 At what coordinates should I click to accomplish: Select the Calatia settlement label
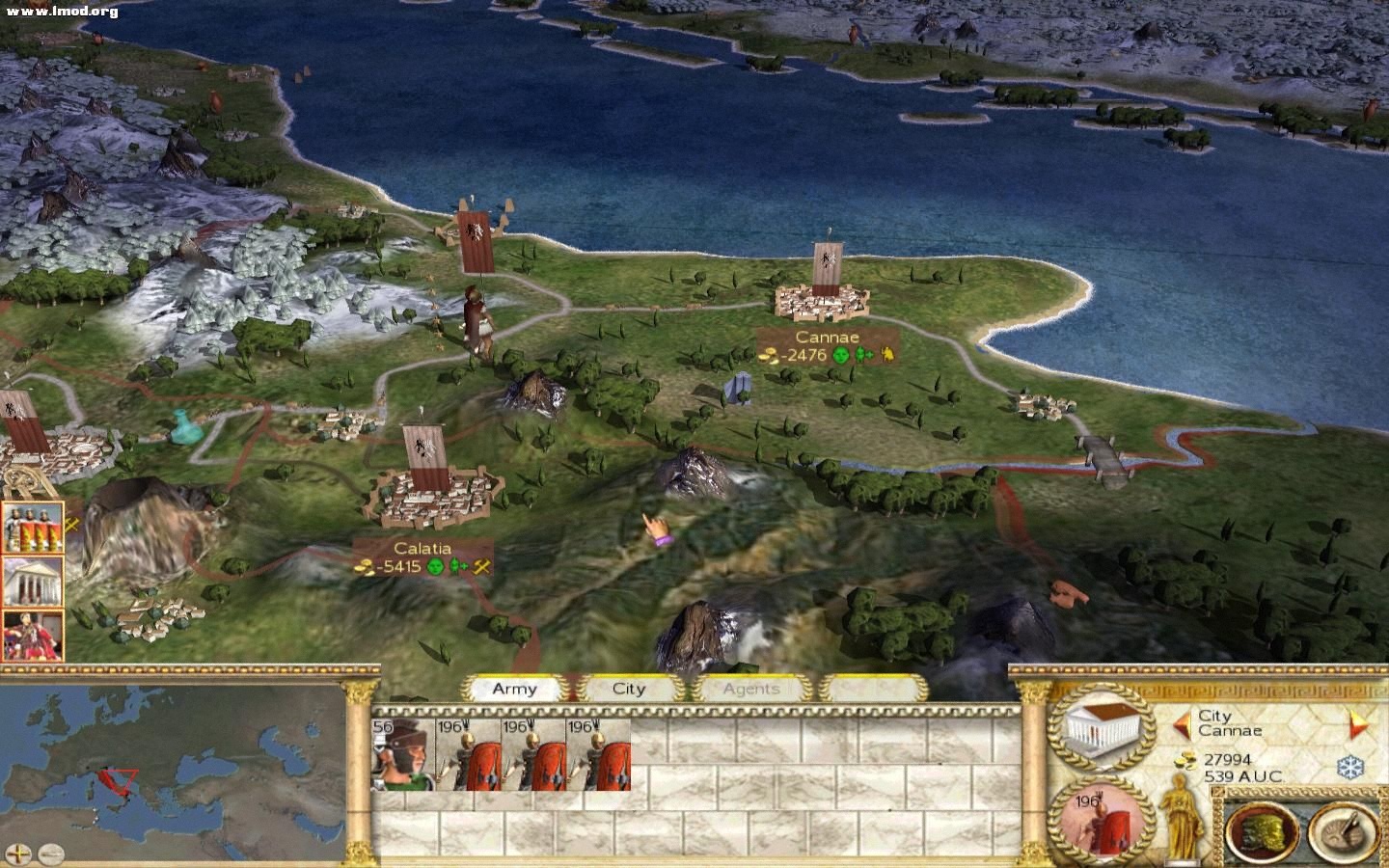point(422,557)
